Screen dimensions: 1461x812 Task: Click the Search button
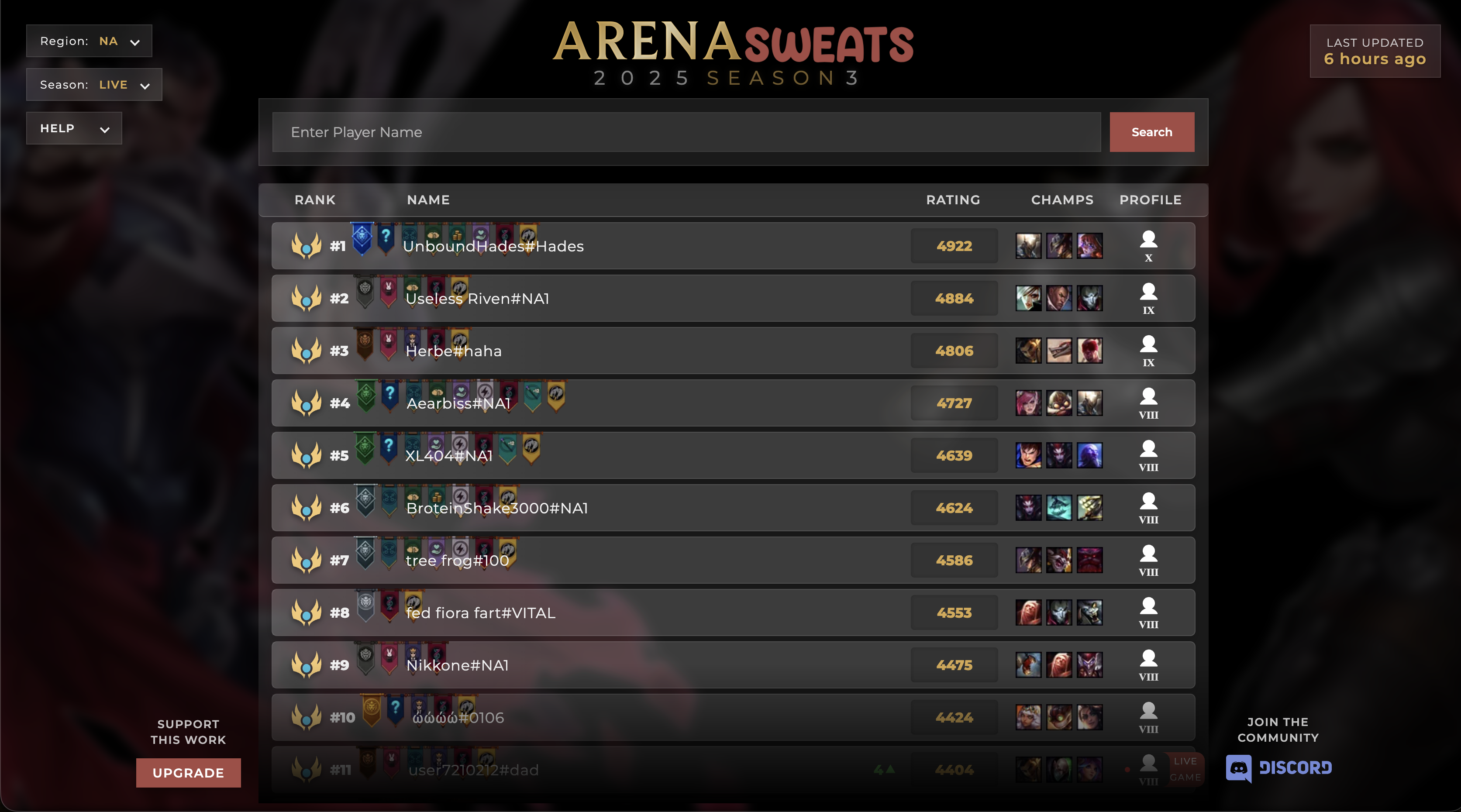click(1152, 131)
